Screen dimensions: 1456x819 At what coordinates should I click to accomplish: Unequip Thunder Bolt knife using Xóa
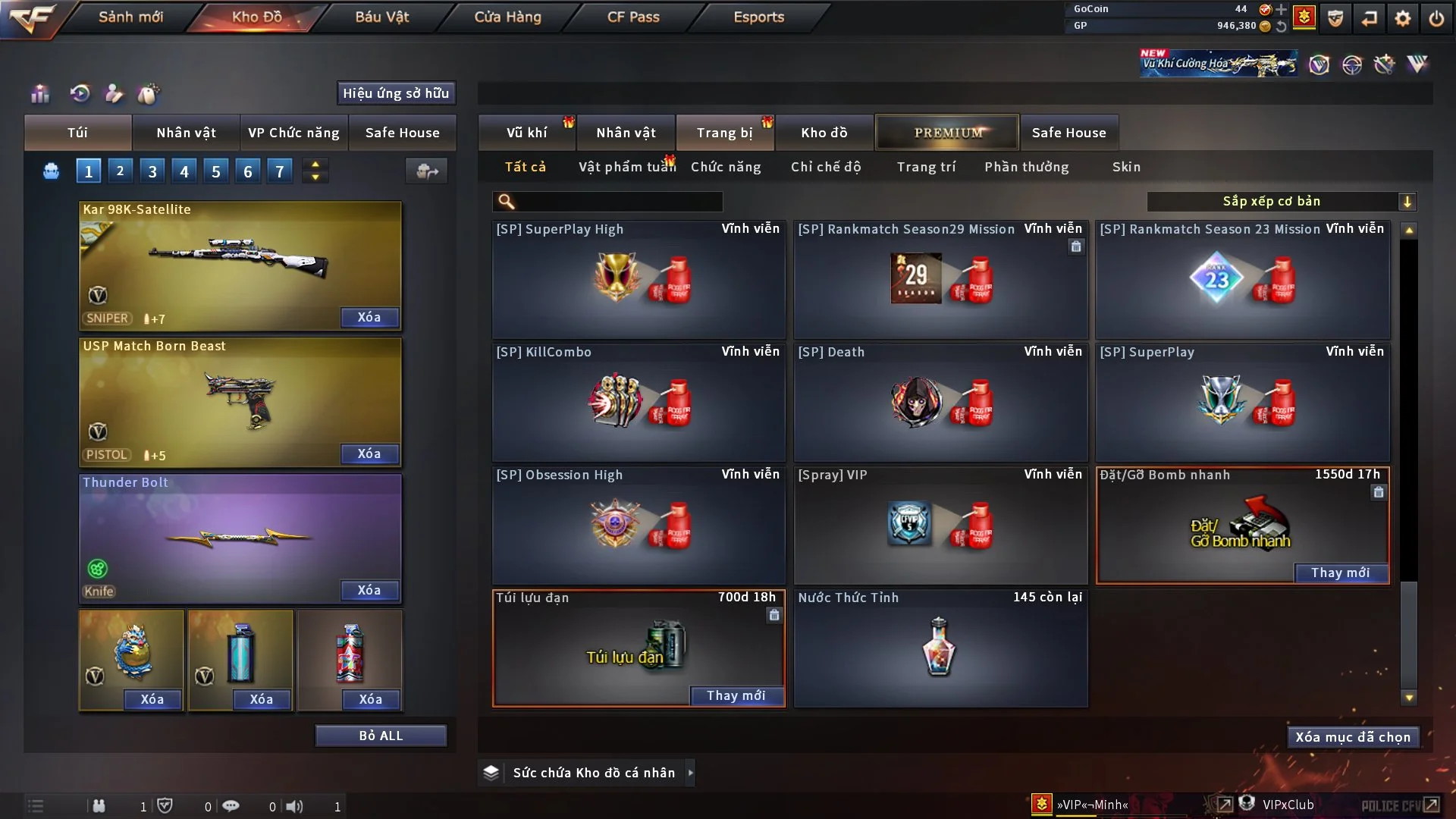pyautogui.click(x=369, y=590)
